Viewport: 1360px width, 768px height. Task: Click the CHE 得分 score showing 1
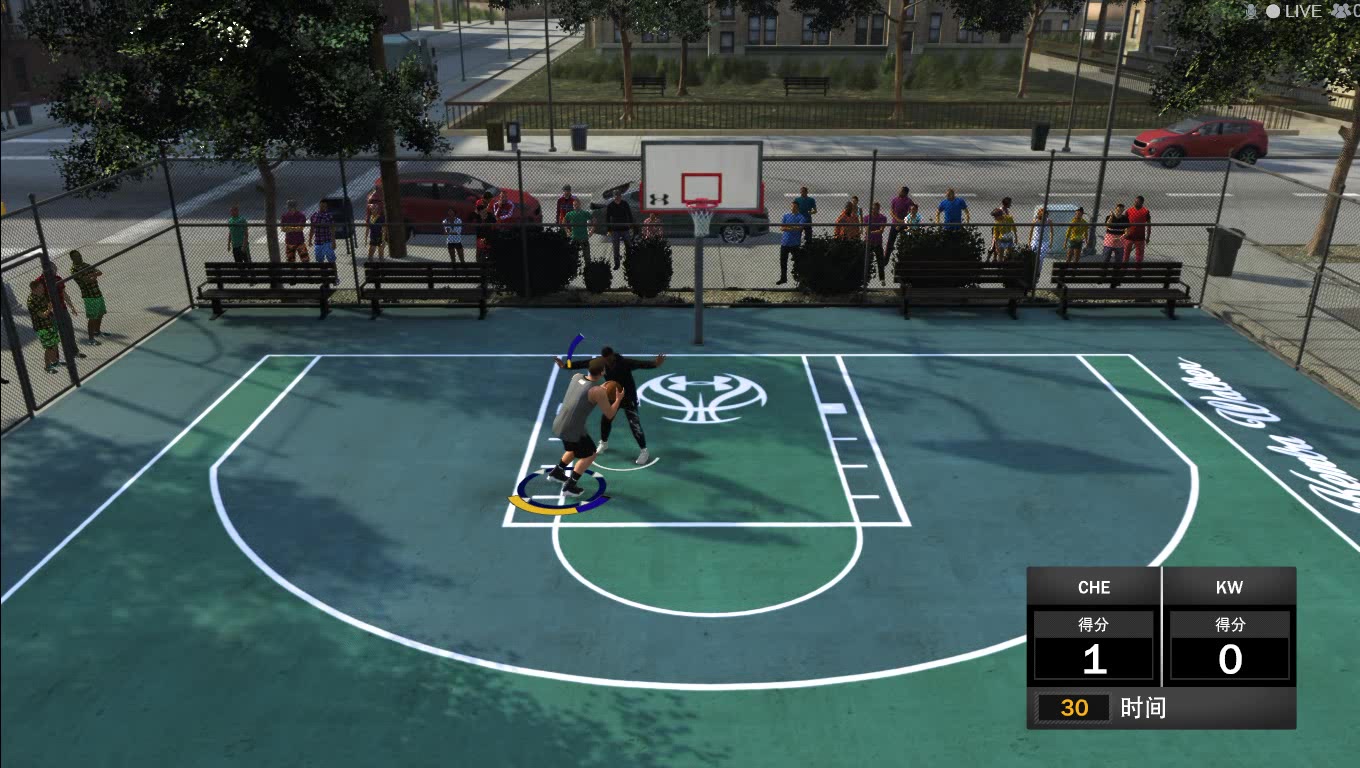point(1094,659)
